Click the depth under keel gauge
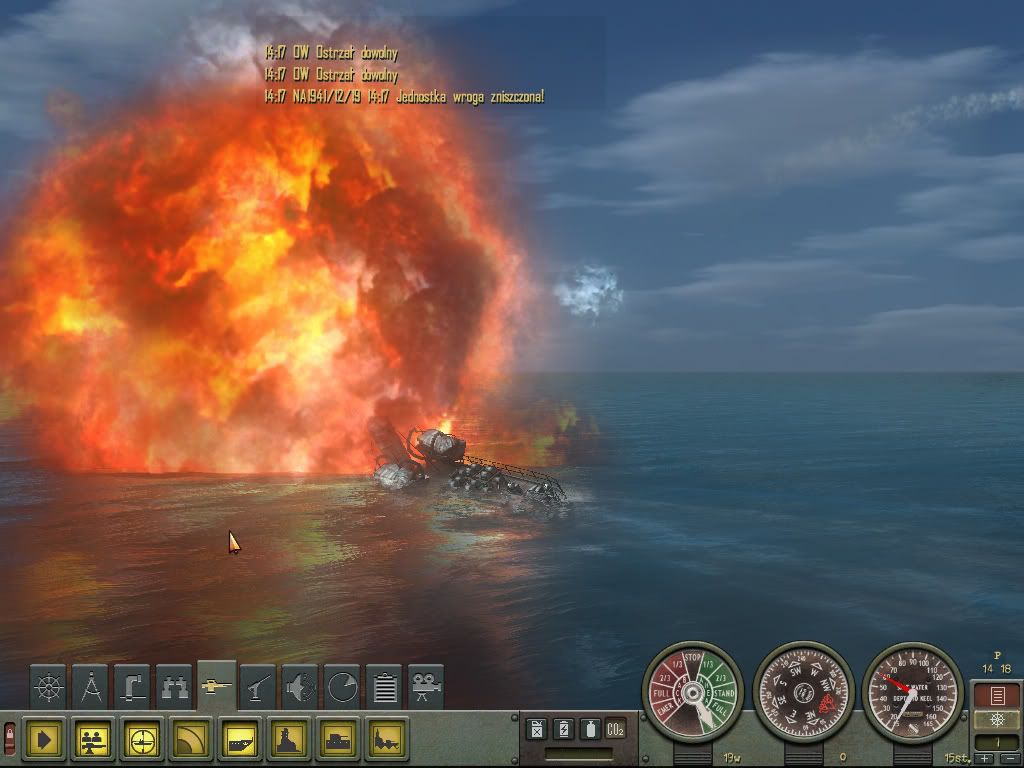Viewport: 1024px width, 768px height. pyautogui.click(x=912, y=692)
